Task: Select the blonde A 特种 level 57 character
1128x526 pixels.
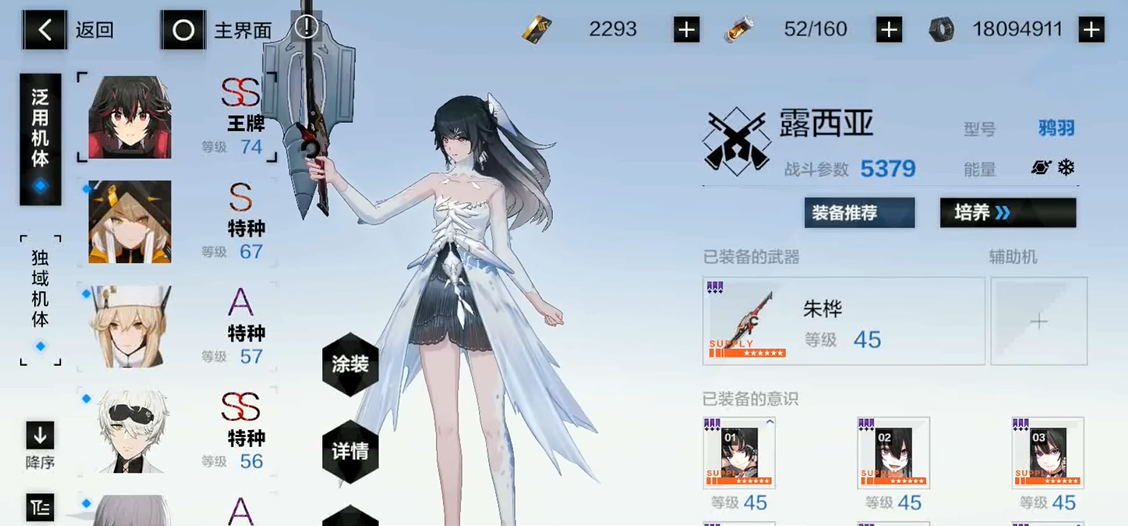Action: 176,327
